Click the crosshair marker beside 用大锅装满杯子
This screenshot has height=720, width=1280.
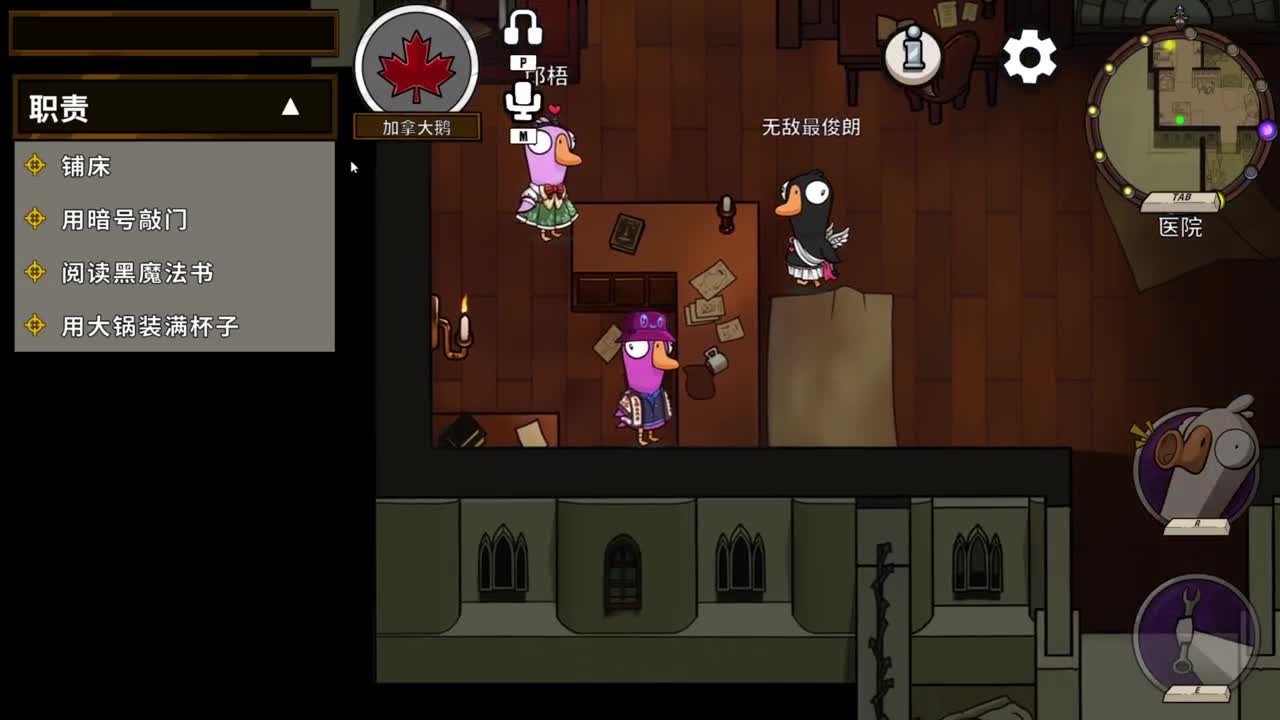35,326
